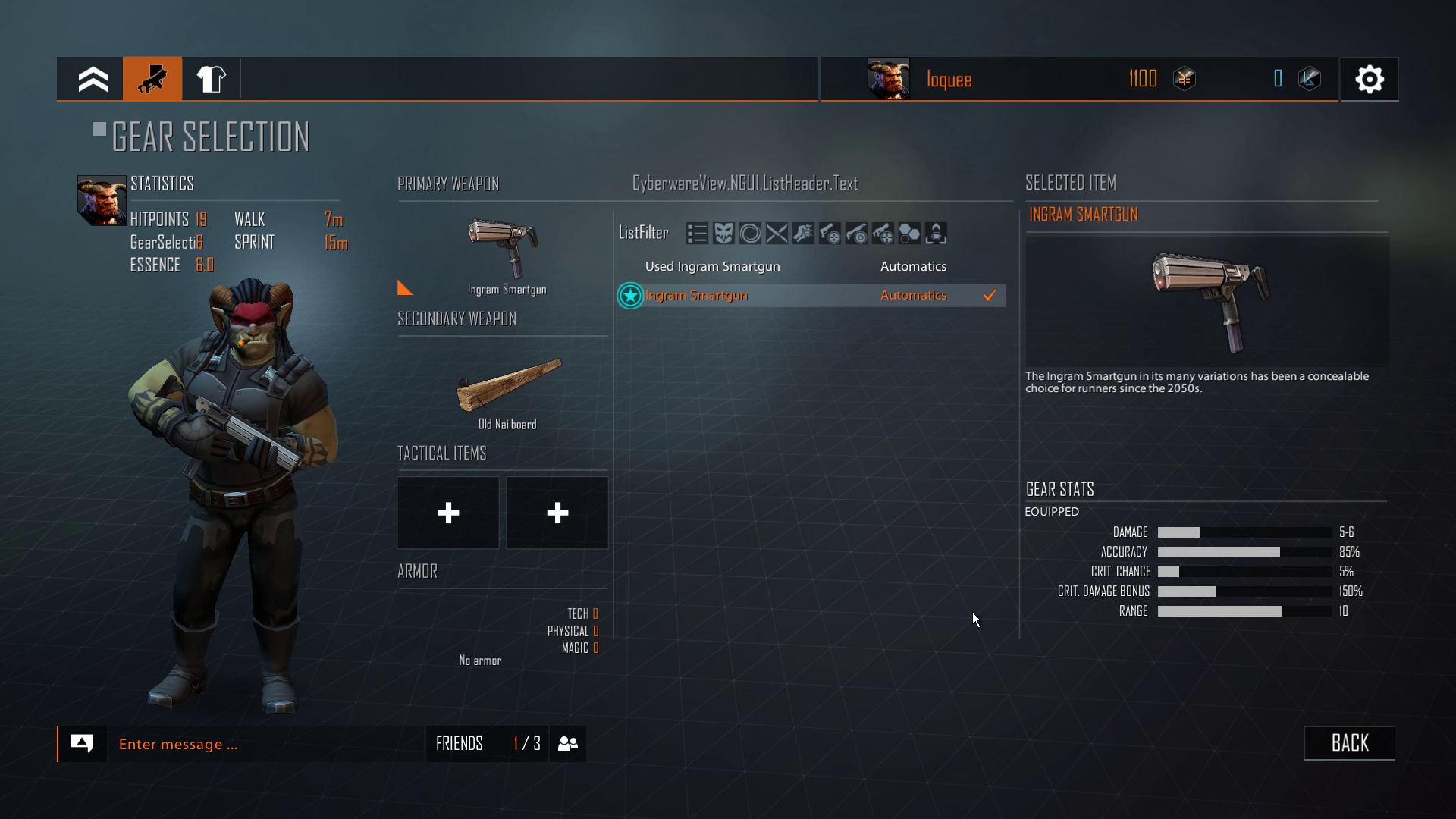The image size is (1456, 819).
Task: Open the active weapon gear tab
Action: [x=152, y=79]
